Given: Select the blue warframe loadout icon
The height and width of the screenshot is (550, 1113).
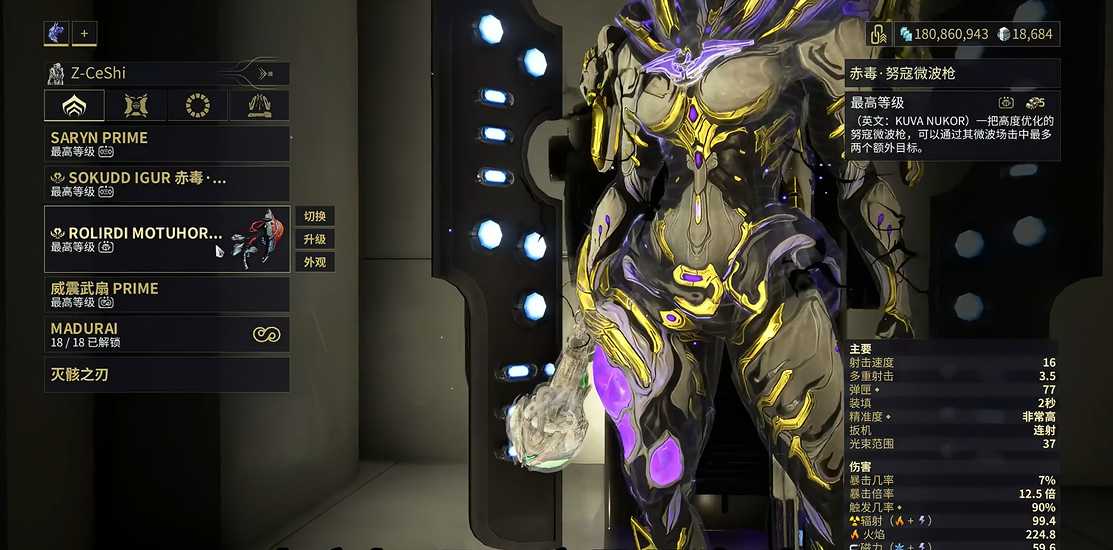Looking at the screenshot, I should pyautogui.click(x=56, y=33).
